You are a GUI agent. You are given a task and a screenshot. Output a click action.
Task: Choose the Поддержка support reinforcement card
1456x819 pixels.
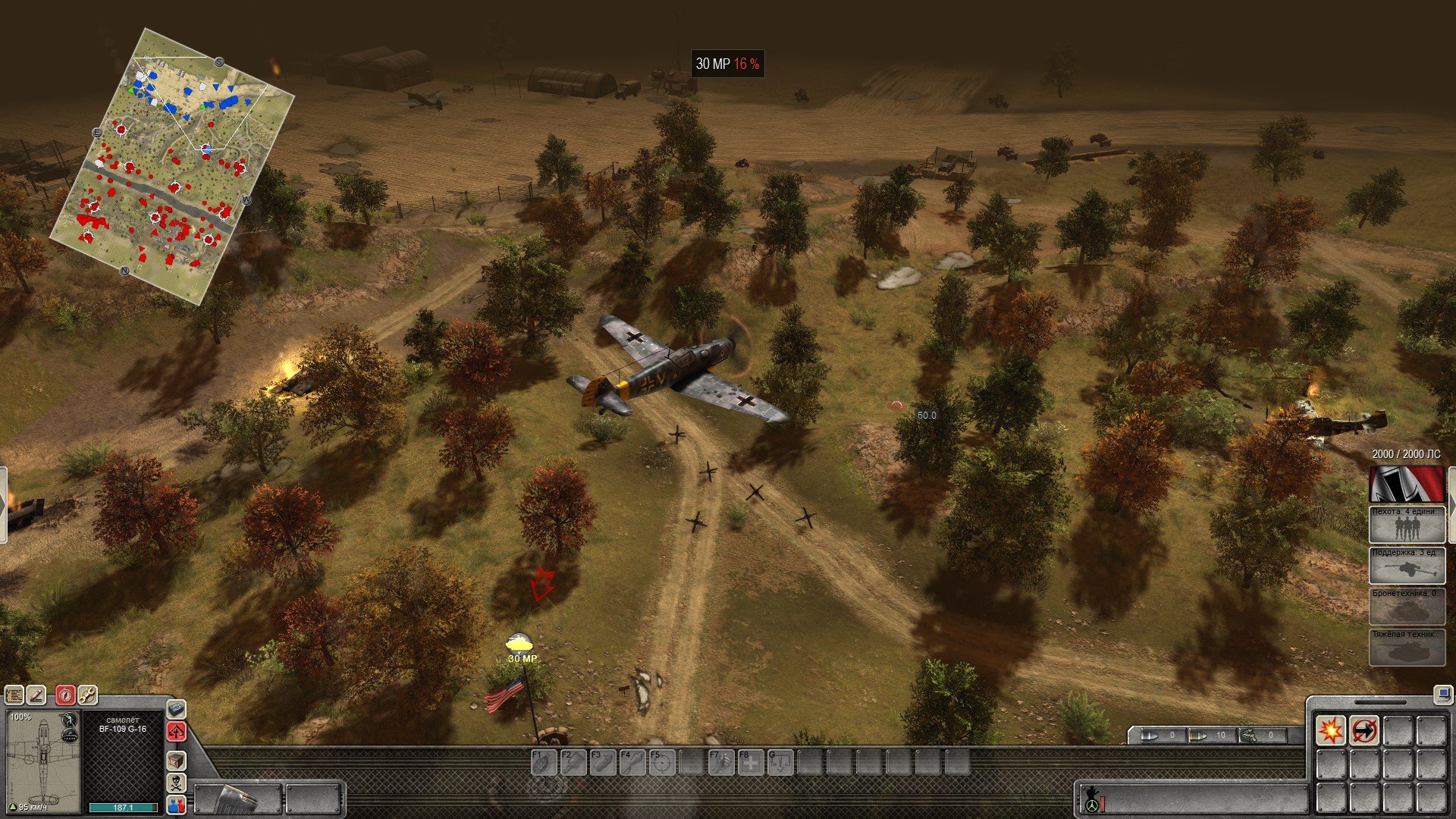(1406, 565)
